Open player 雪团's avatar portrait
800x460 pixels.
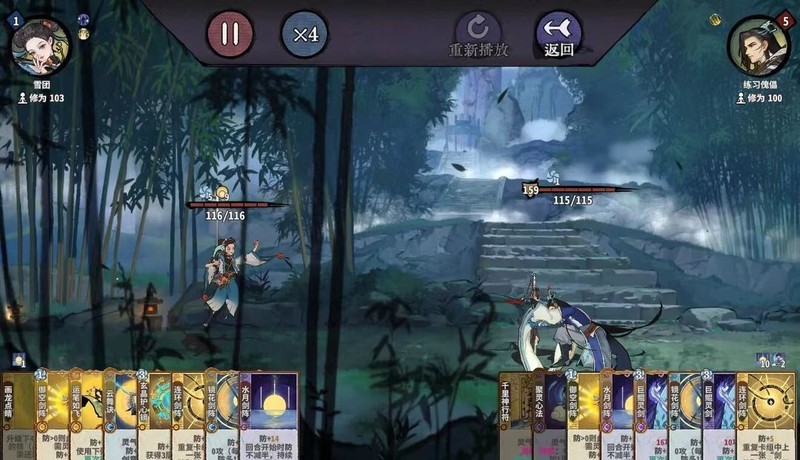point(41,46)
